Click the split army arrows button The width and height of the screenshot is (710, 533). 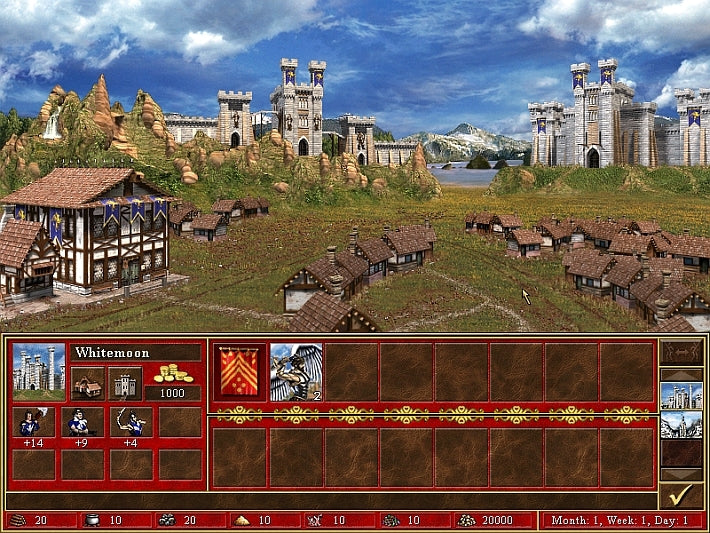(680, 353)
